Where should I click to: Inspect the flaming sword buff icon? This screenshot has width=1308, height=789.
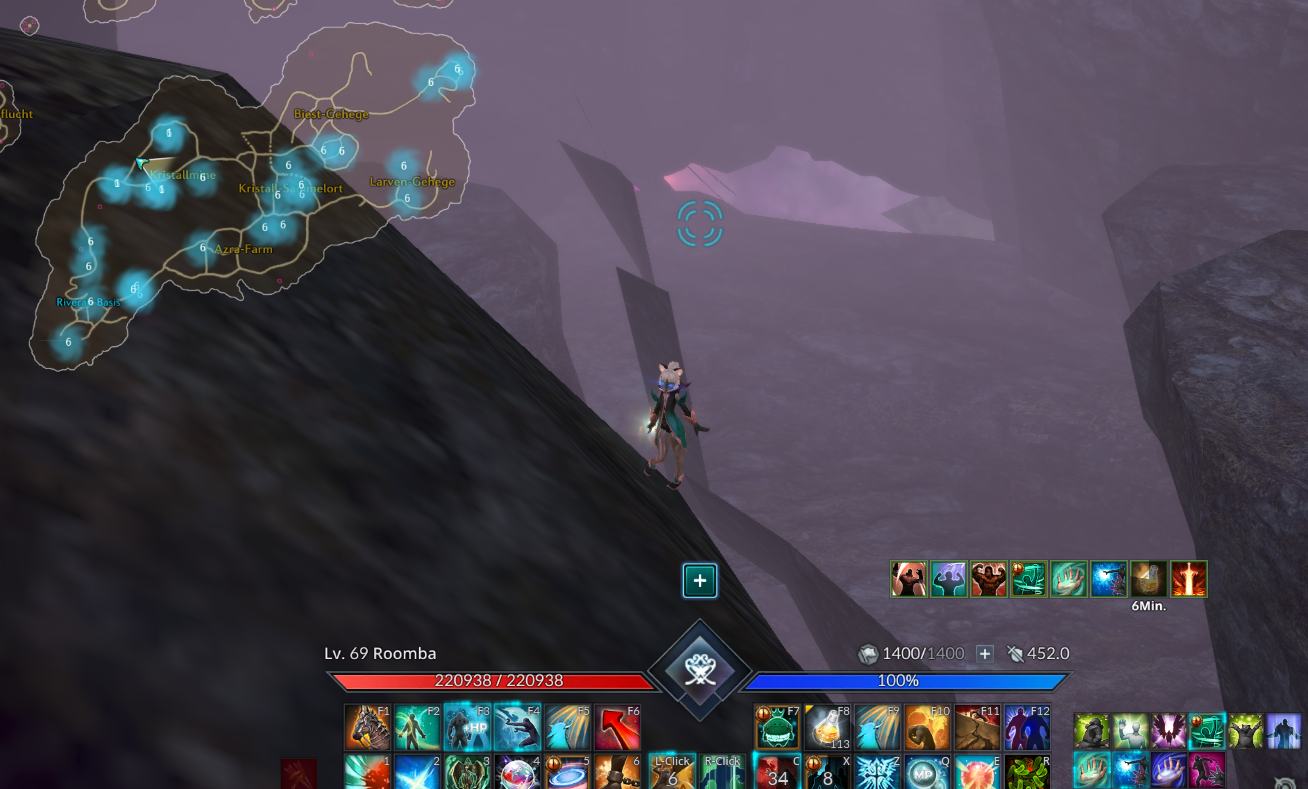[x=1189, y=579]
